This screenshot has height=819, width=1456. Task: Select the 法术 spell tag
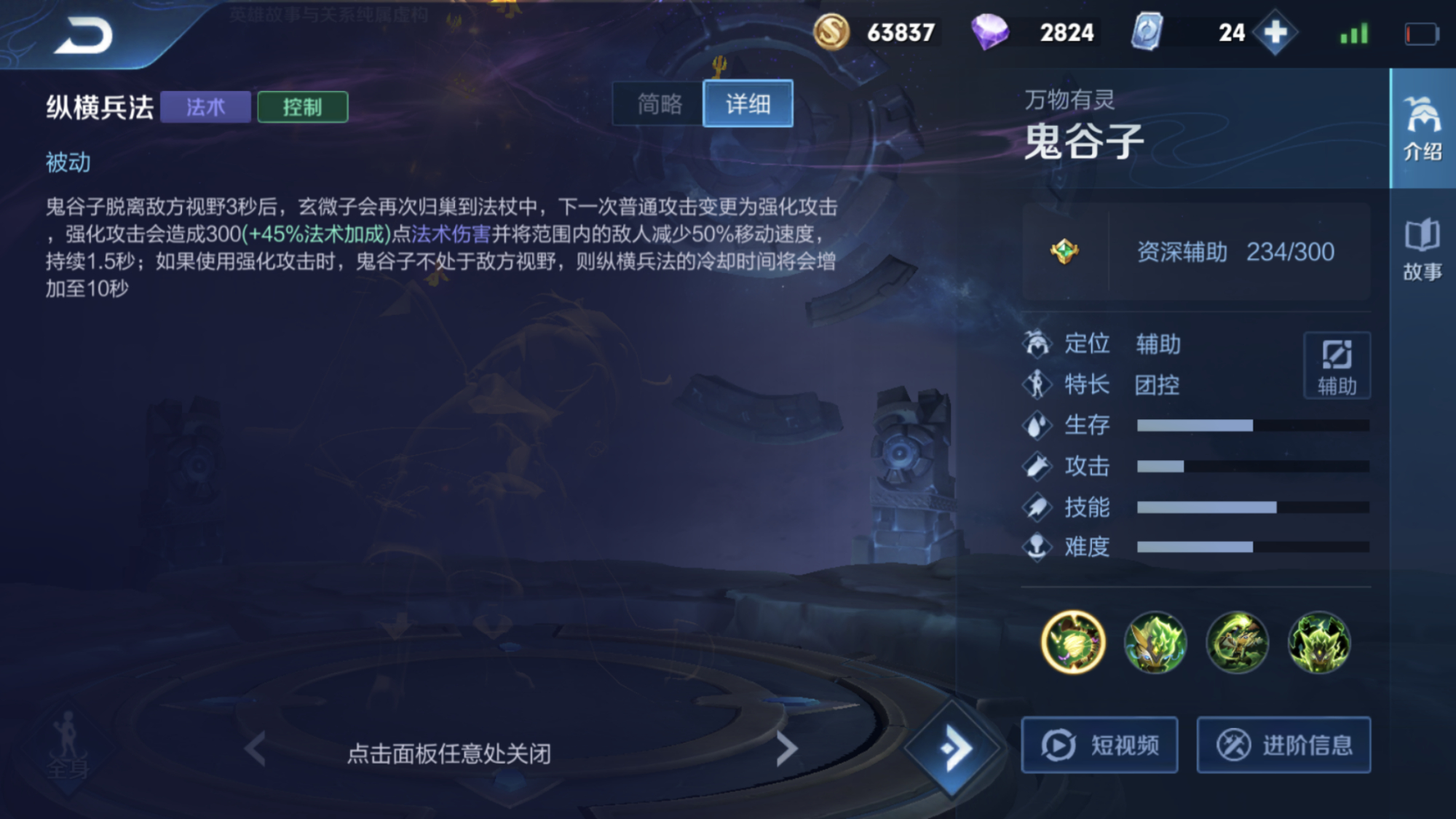tap(205, 106)
